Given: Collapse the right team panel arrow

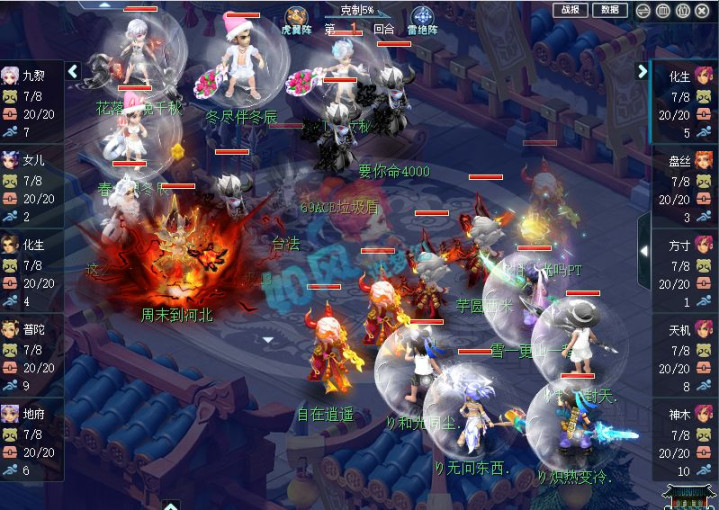Looking at the screenshot, I should [642, 72].
